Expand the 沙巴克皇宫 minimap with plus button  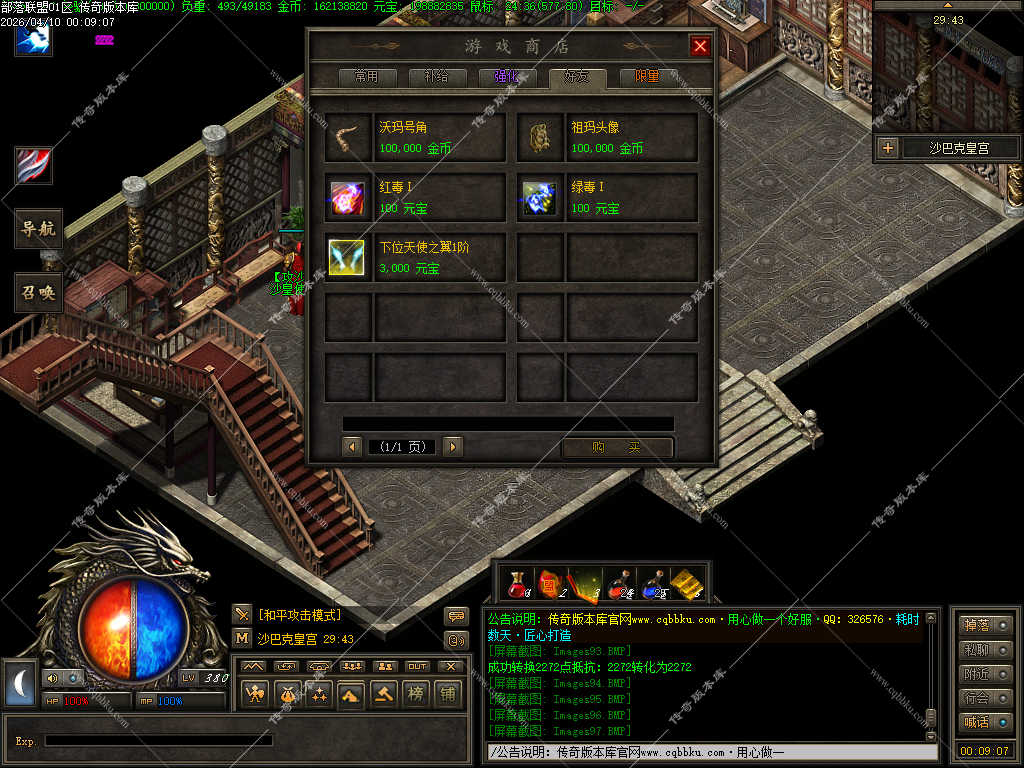point(887,149)
